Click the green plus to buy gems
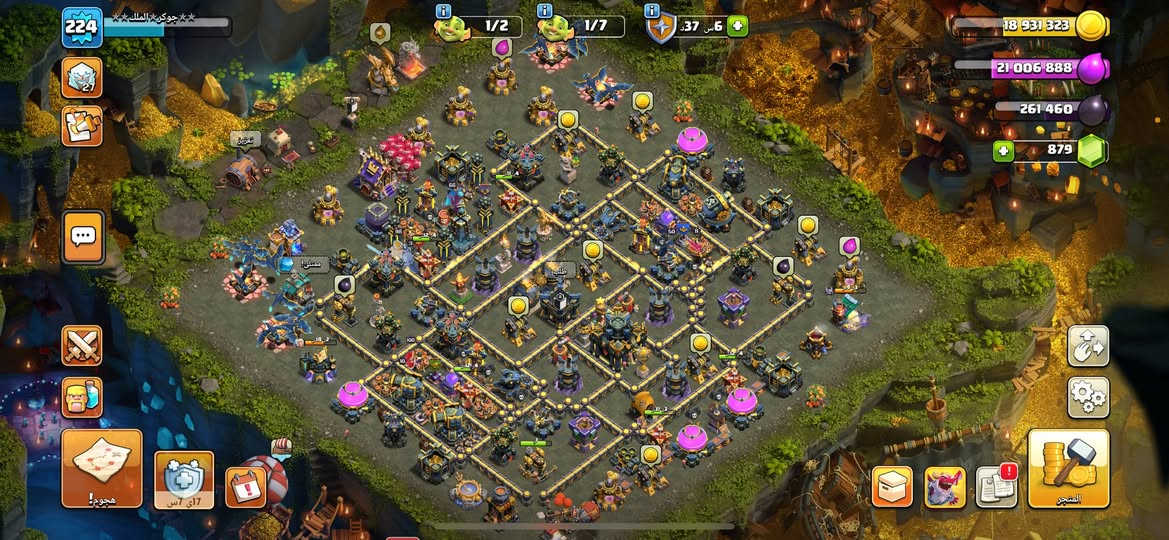The height and width of the screenshot is (540, 1169). 1002,151
